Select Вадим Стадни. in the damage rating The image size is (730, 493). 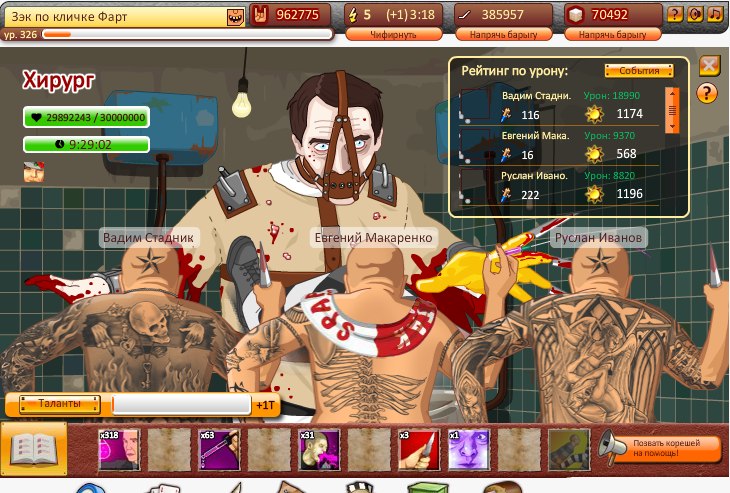click(536, 96)
